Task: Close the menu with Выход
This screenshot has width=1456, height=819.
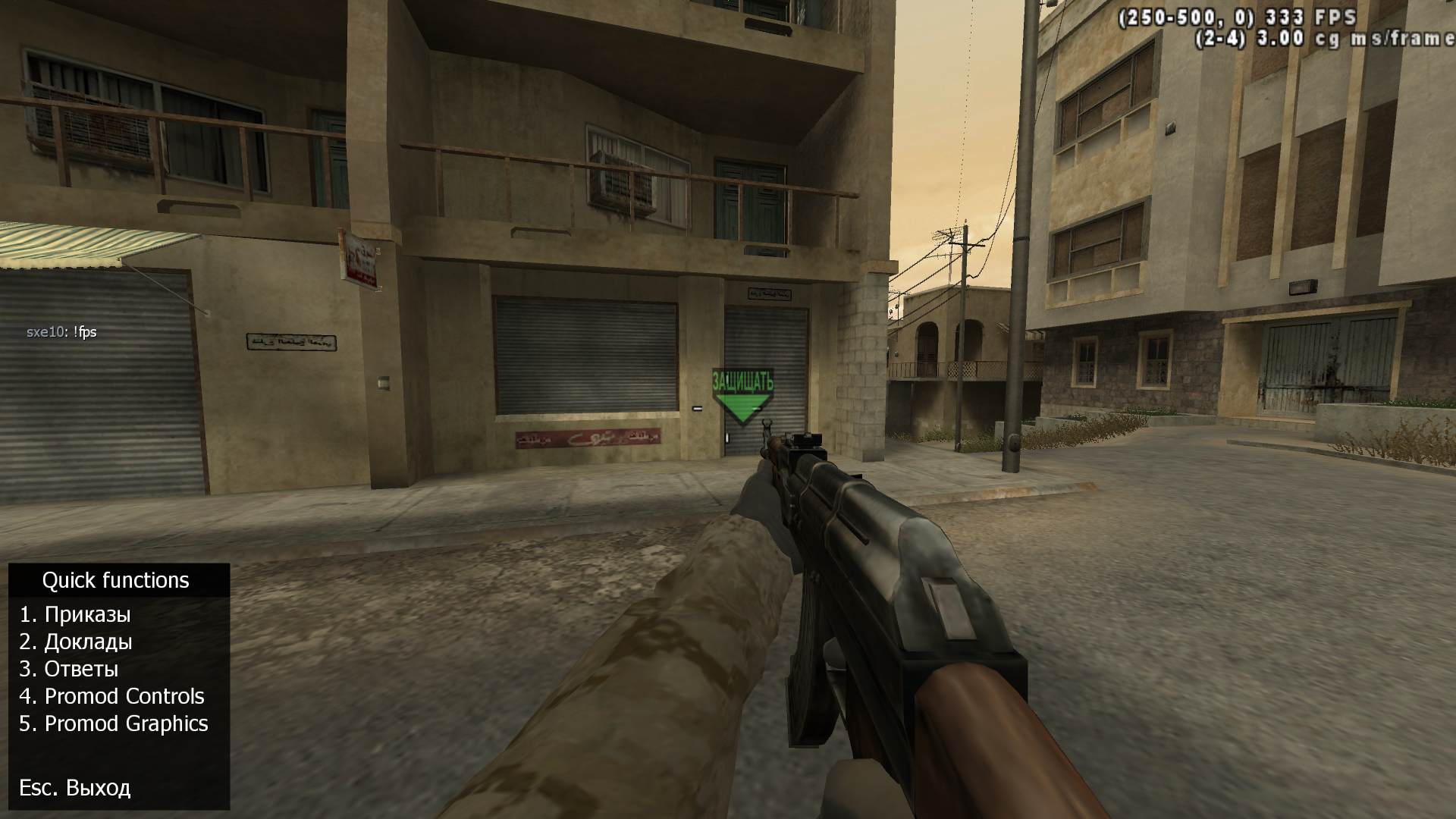Action: (75, 787)
